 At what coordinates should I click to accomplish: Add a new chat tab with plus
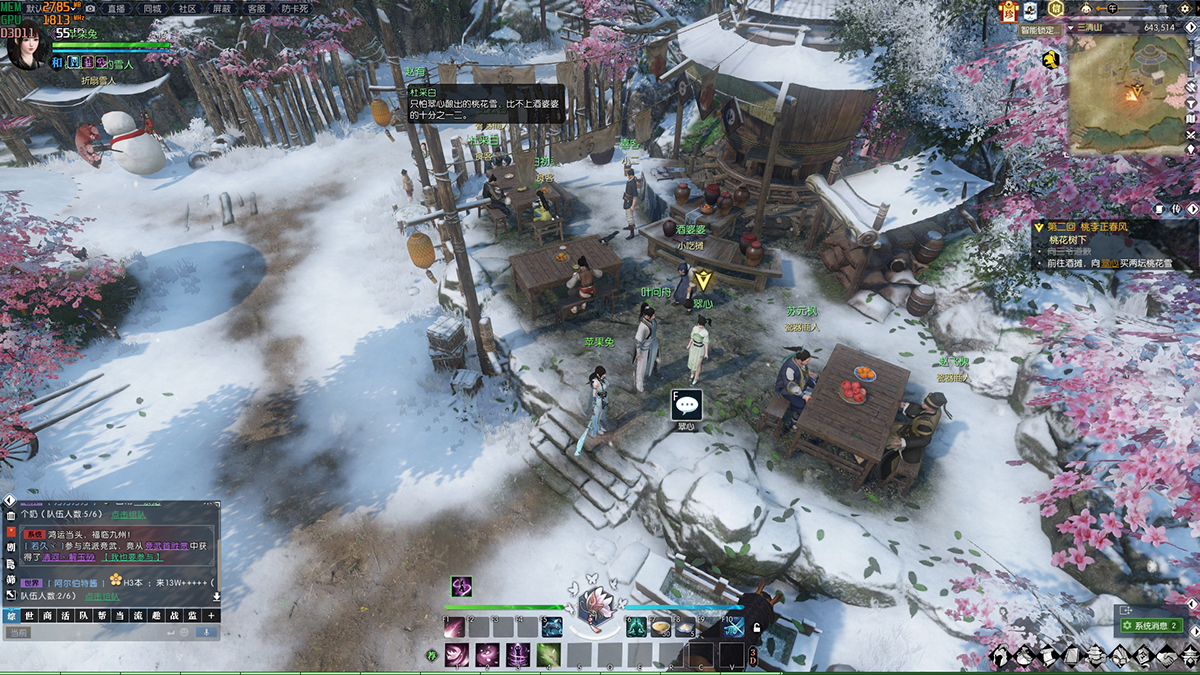(210, 616)
